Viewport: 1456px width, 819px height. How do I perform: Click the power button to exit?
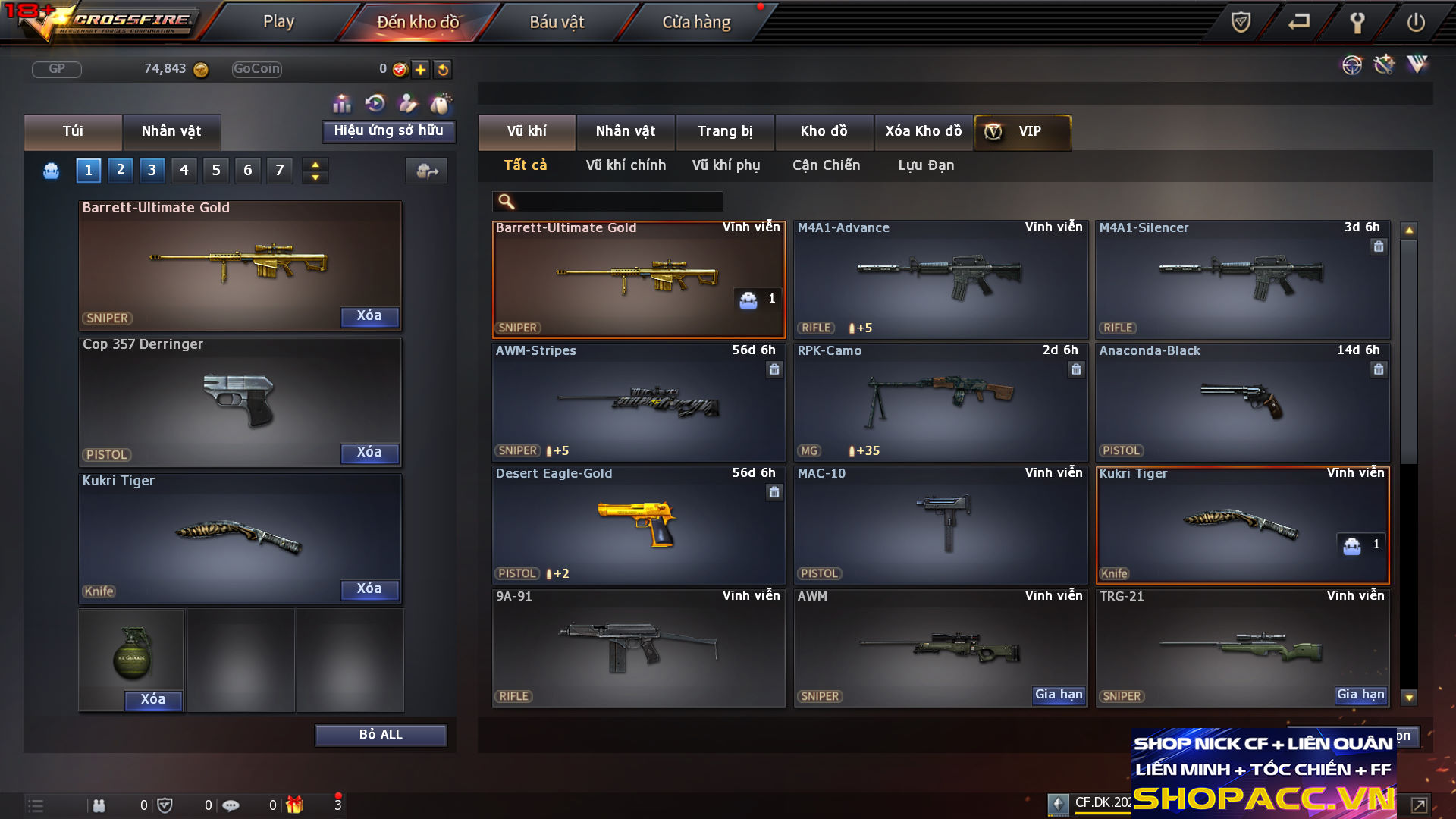click(x=1416, y=23)
